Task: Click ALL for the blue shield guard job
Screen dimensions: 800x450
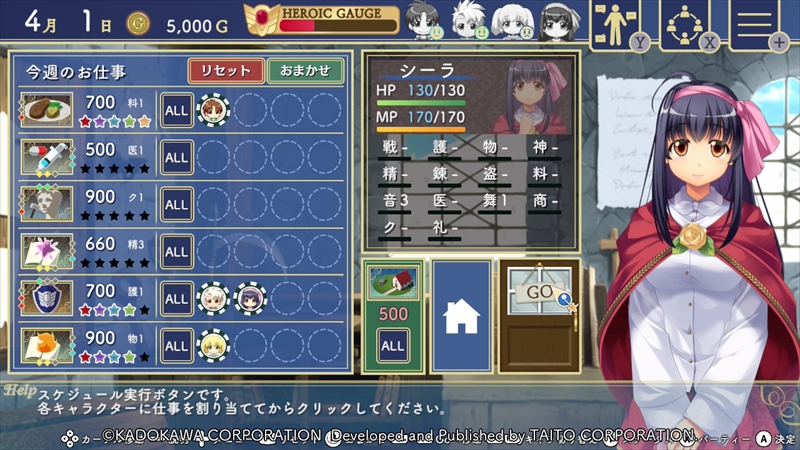Action: click(177, 298)
